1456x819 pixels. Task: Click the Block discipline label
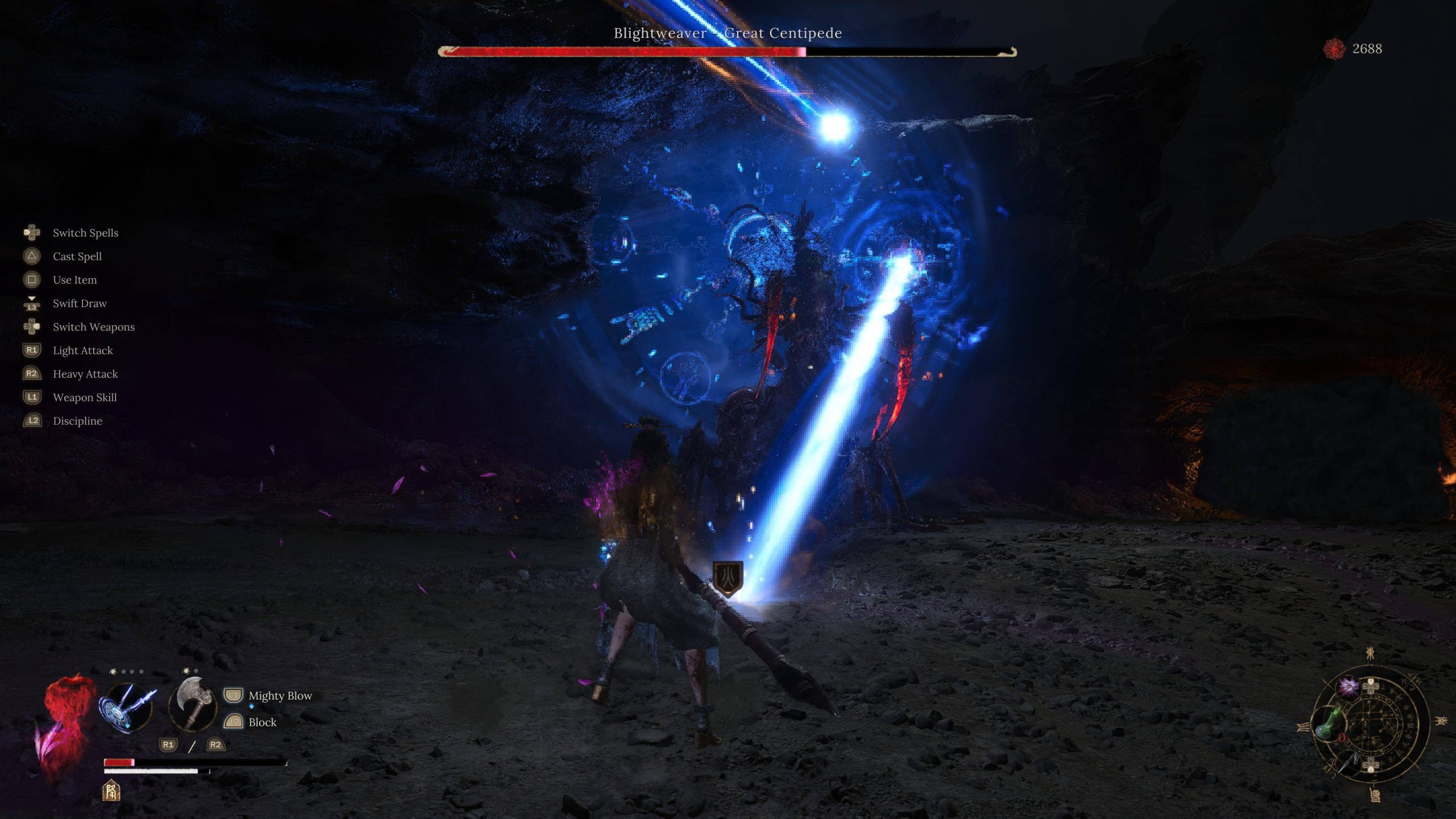(262, 722)
